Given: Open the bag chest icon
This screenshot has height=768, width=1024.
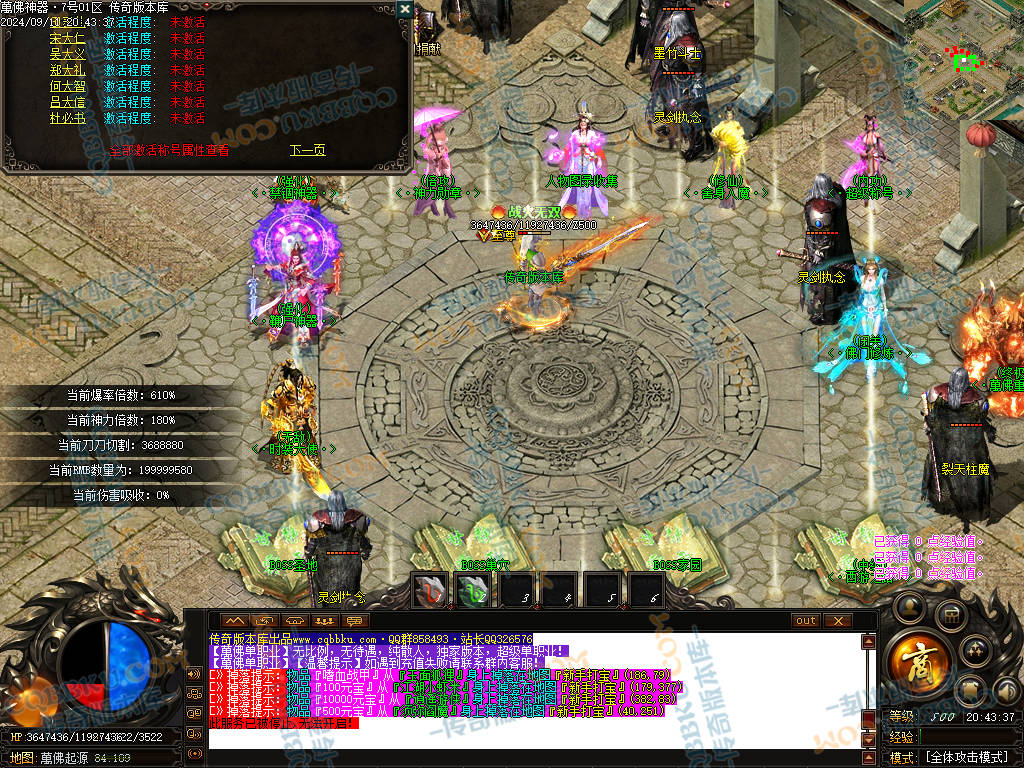Looking at the screenshot, I should (x=950, y=614).
